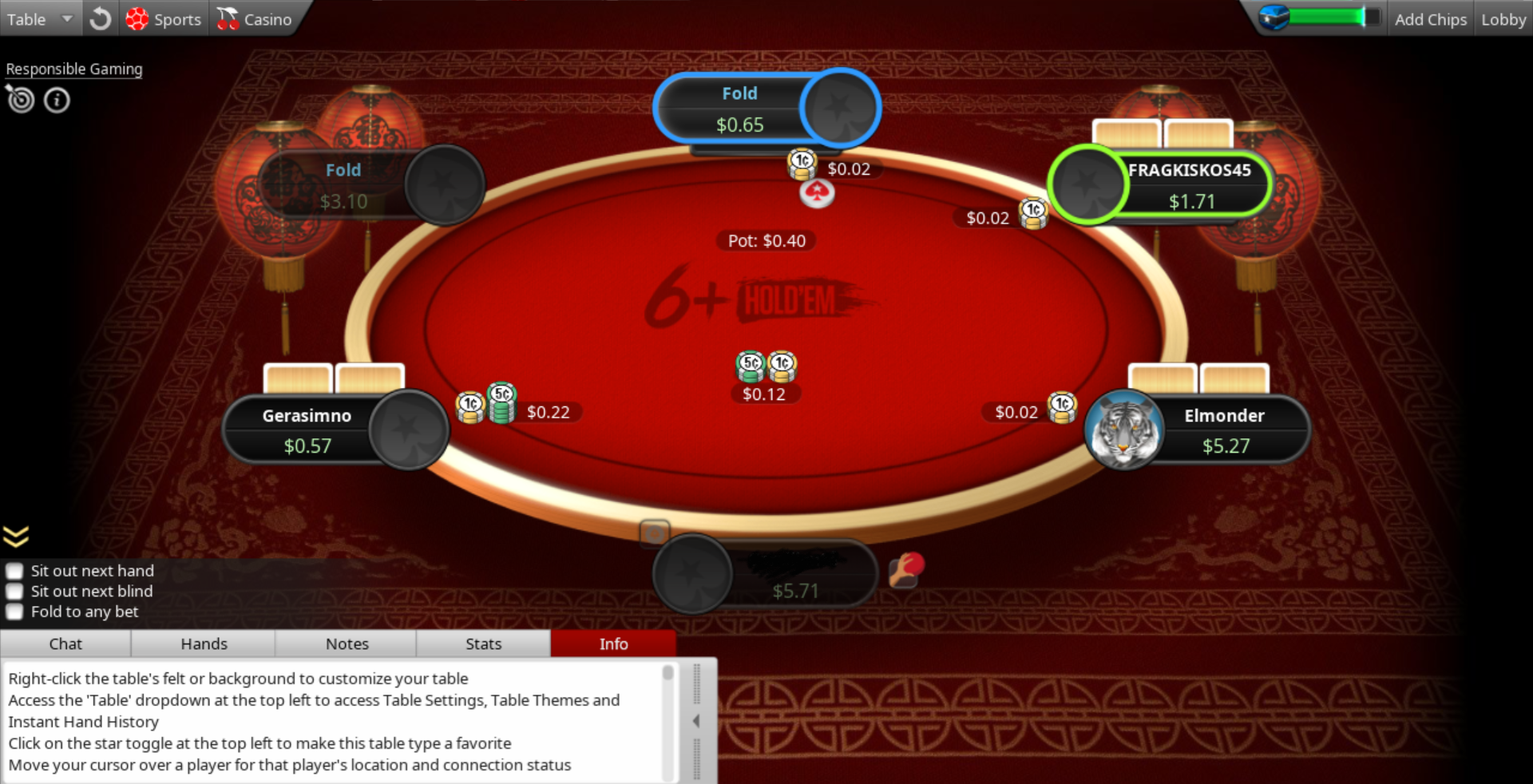
Task: Enable Fold to any bet
Action: (x=14, y=612)
